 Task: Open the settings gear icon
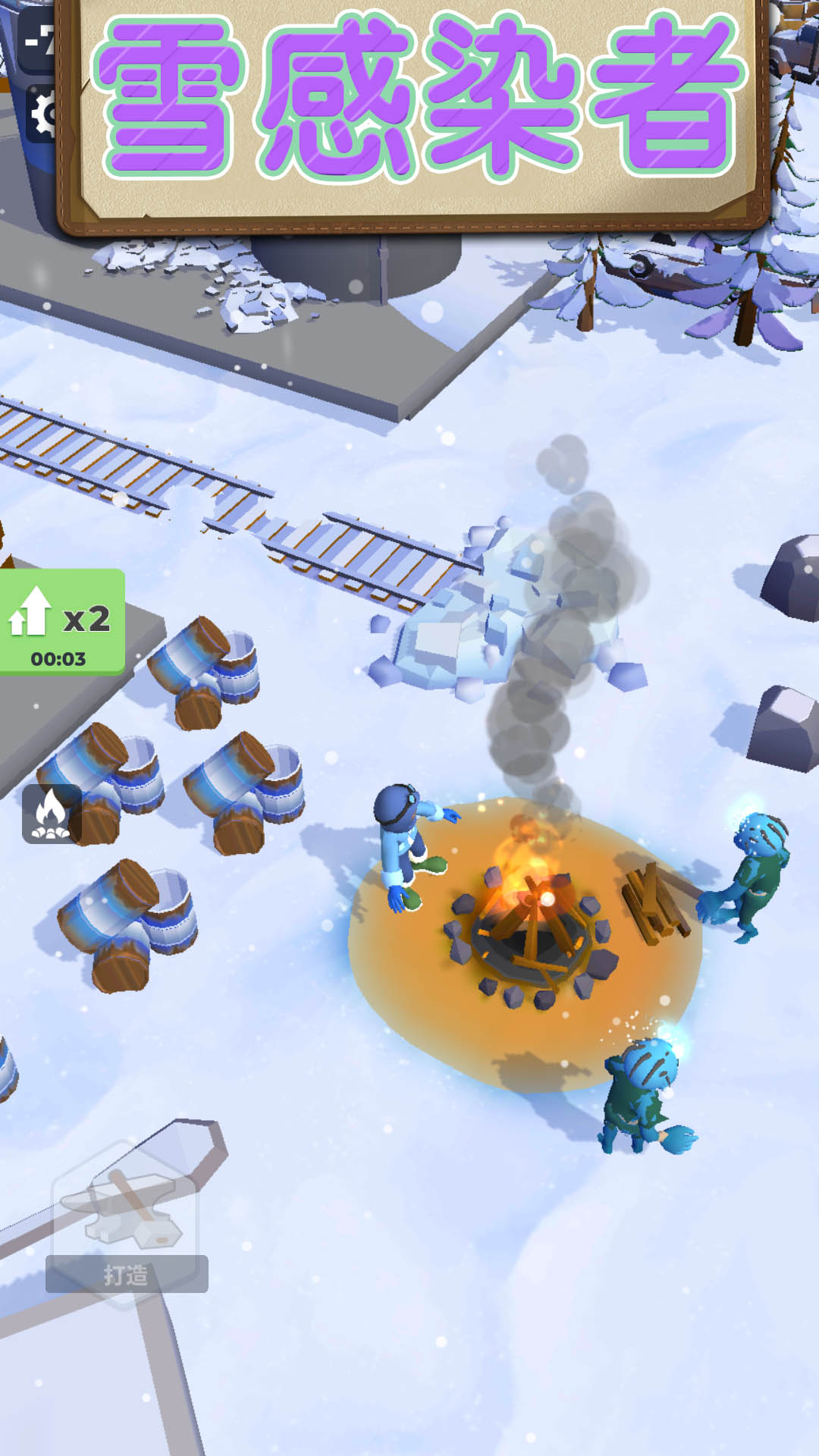pos(42,114)
